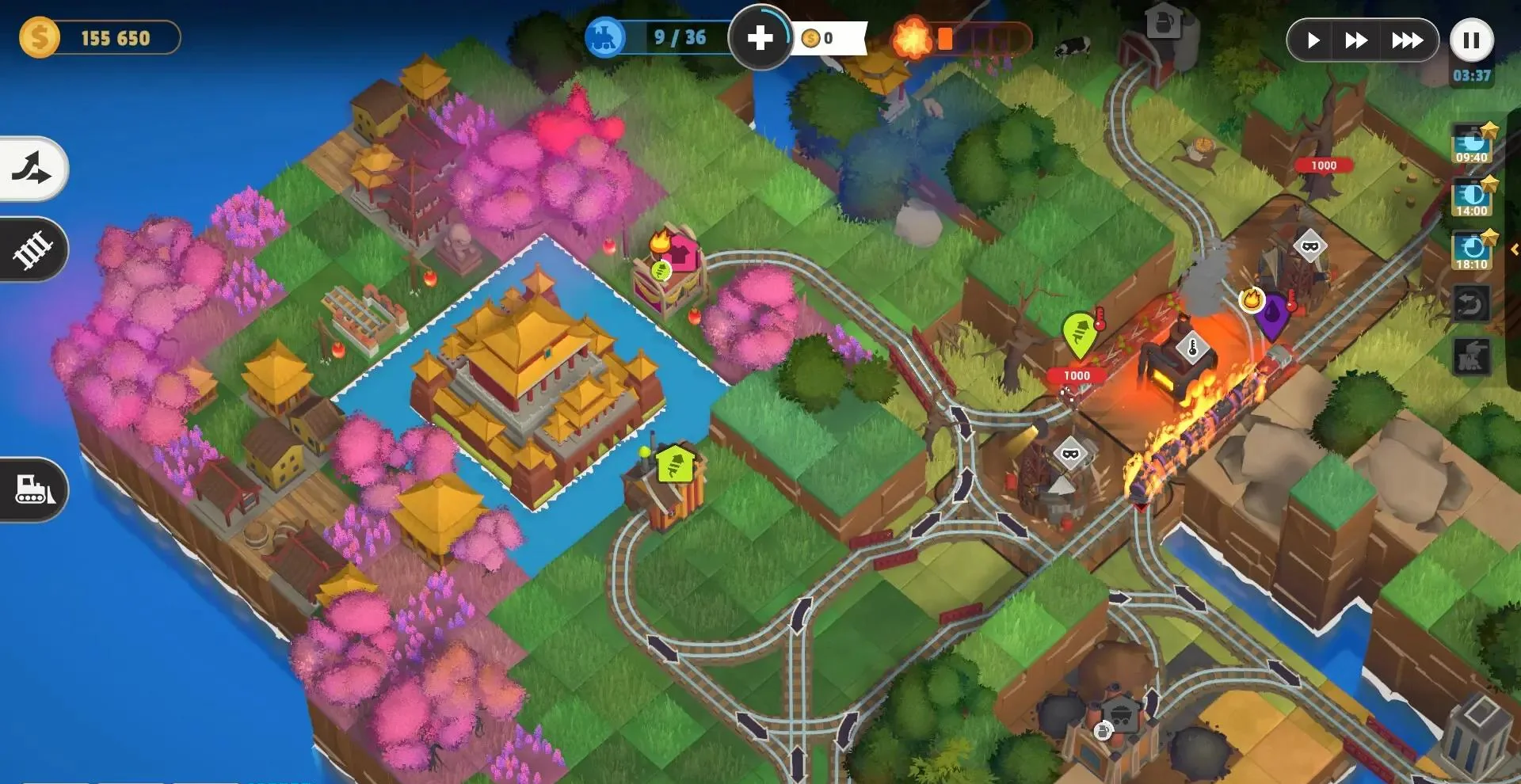Pause the game
Viewport: 1521px width, 784px height.
pyautogui.click(x=1471, y=40)
